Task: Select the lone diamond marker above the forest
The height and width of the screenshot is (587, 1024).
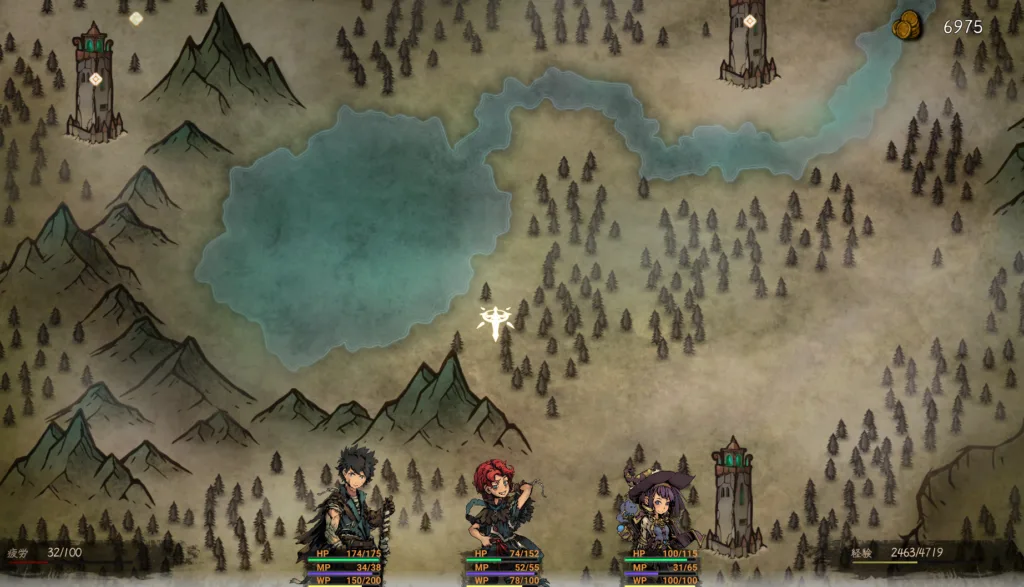Action: pos(136,18)
